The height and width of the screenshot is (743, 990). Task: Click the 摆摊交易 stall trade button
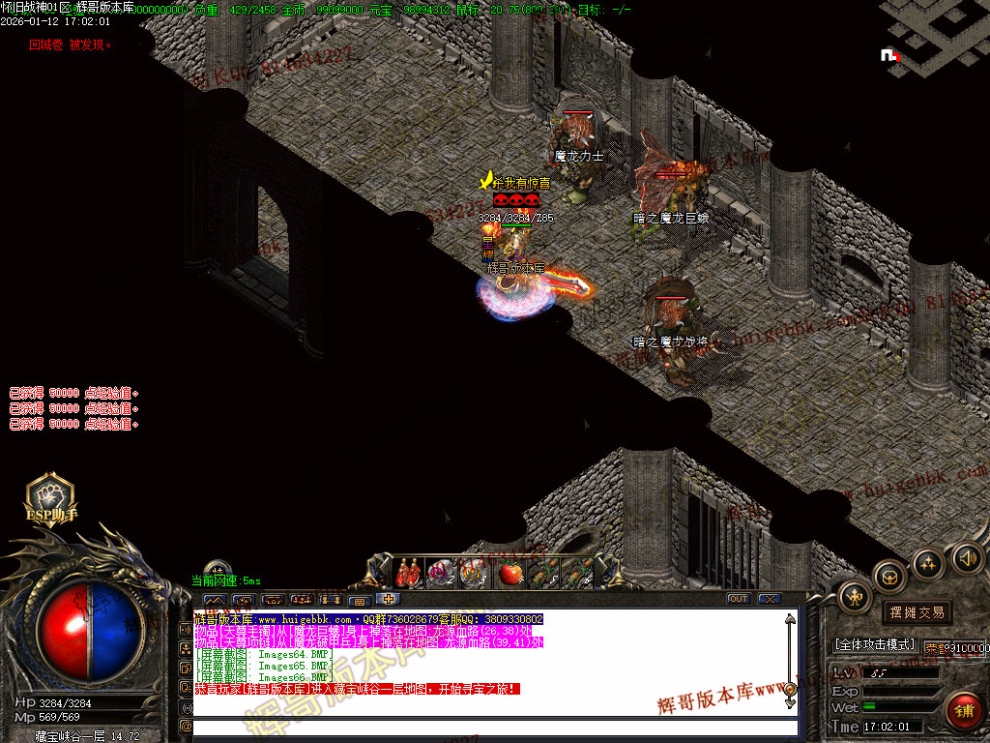[x=916, y=612]
